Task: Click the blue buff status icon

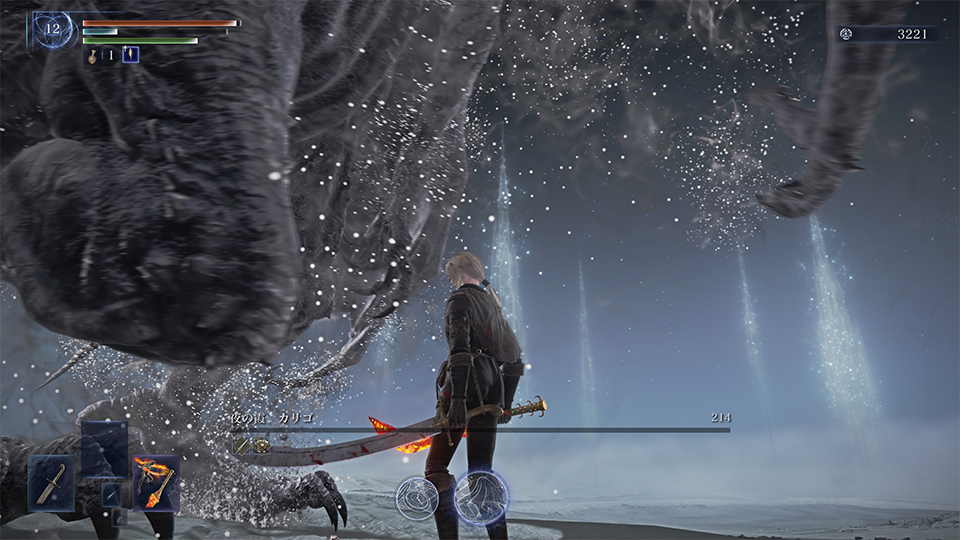Action: 130,55
